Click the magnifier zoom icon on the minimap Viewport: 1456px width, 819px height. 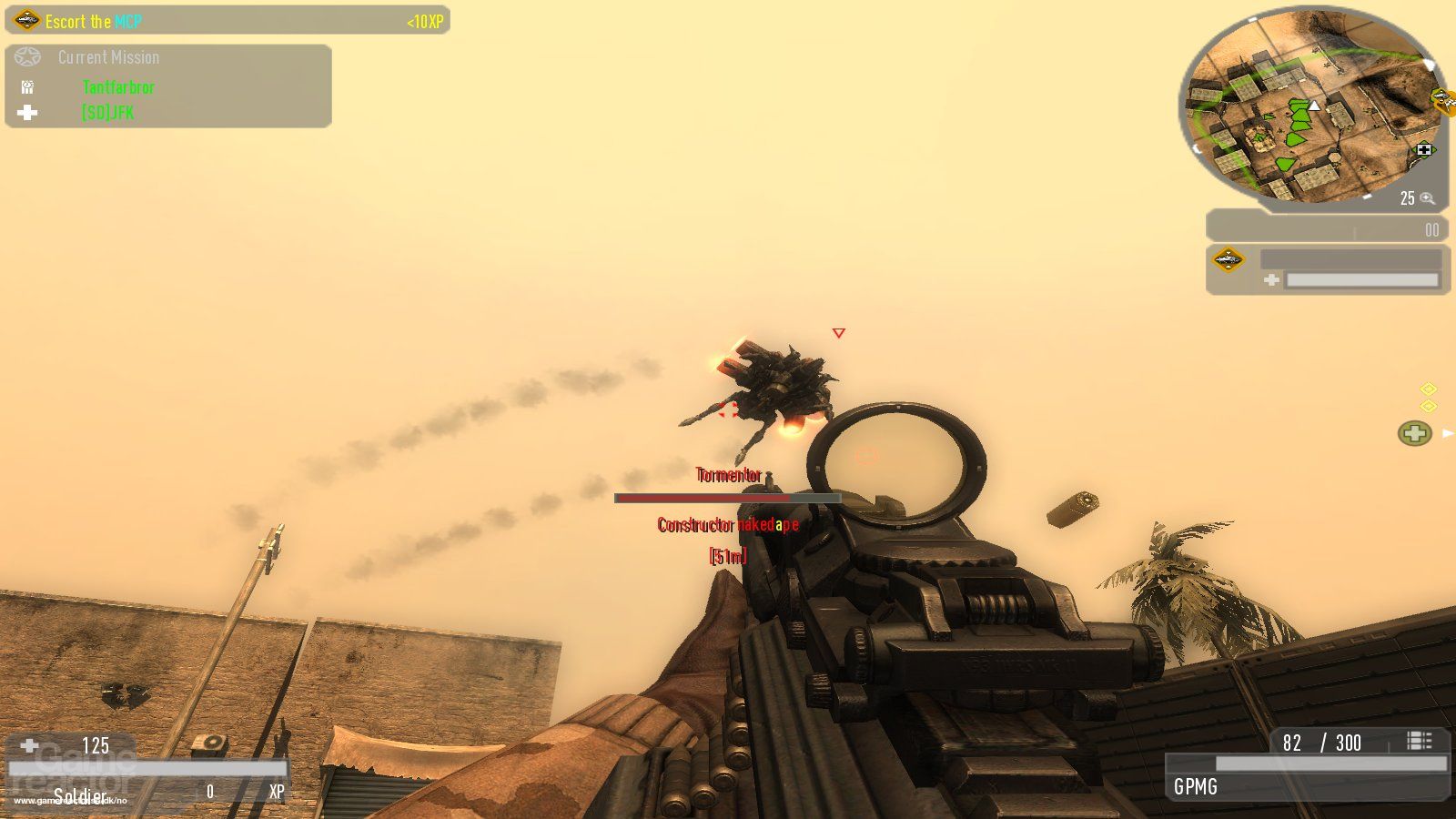coord(1427,197)
